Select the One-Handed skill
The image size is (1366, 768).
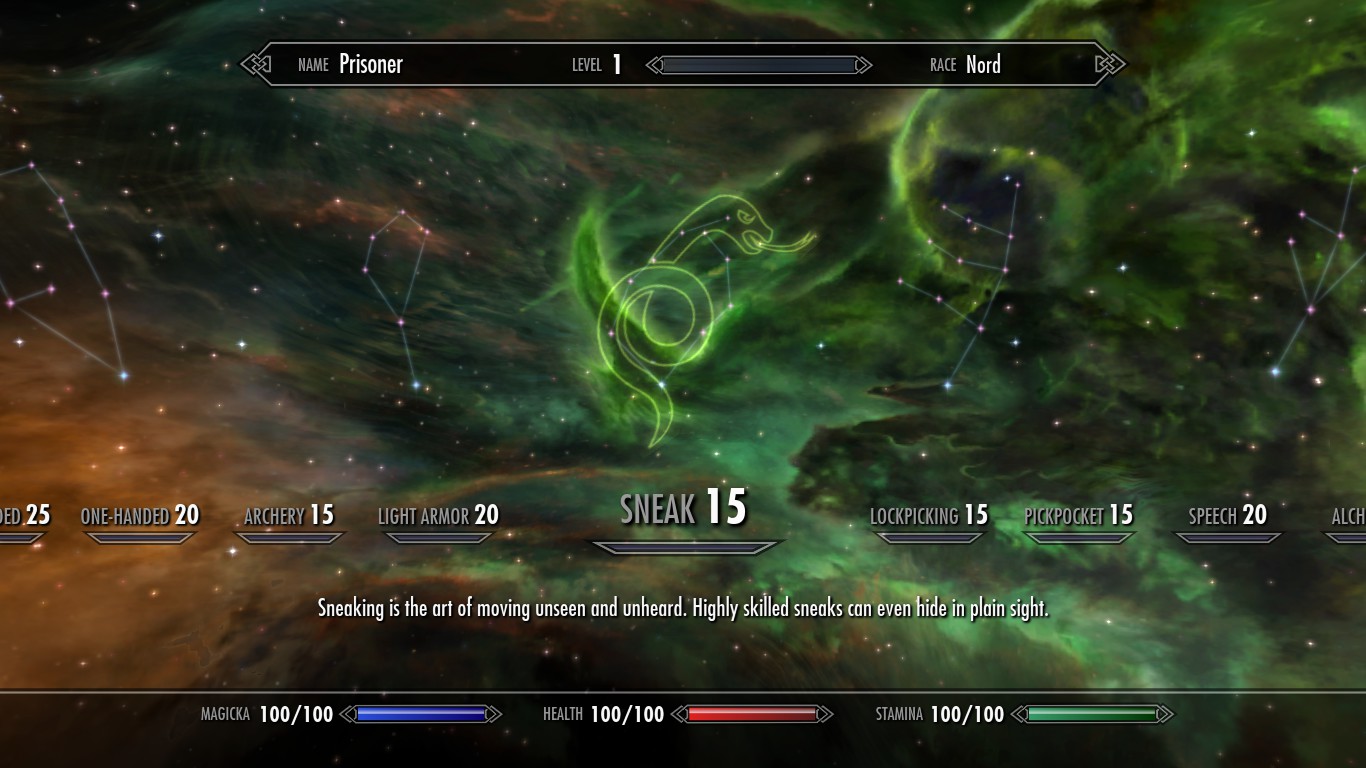point(140,516)
